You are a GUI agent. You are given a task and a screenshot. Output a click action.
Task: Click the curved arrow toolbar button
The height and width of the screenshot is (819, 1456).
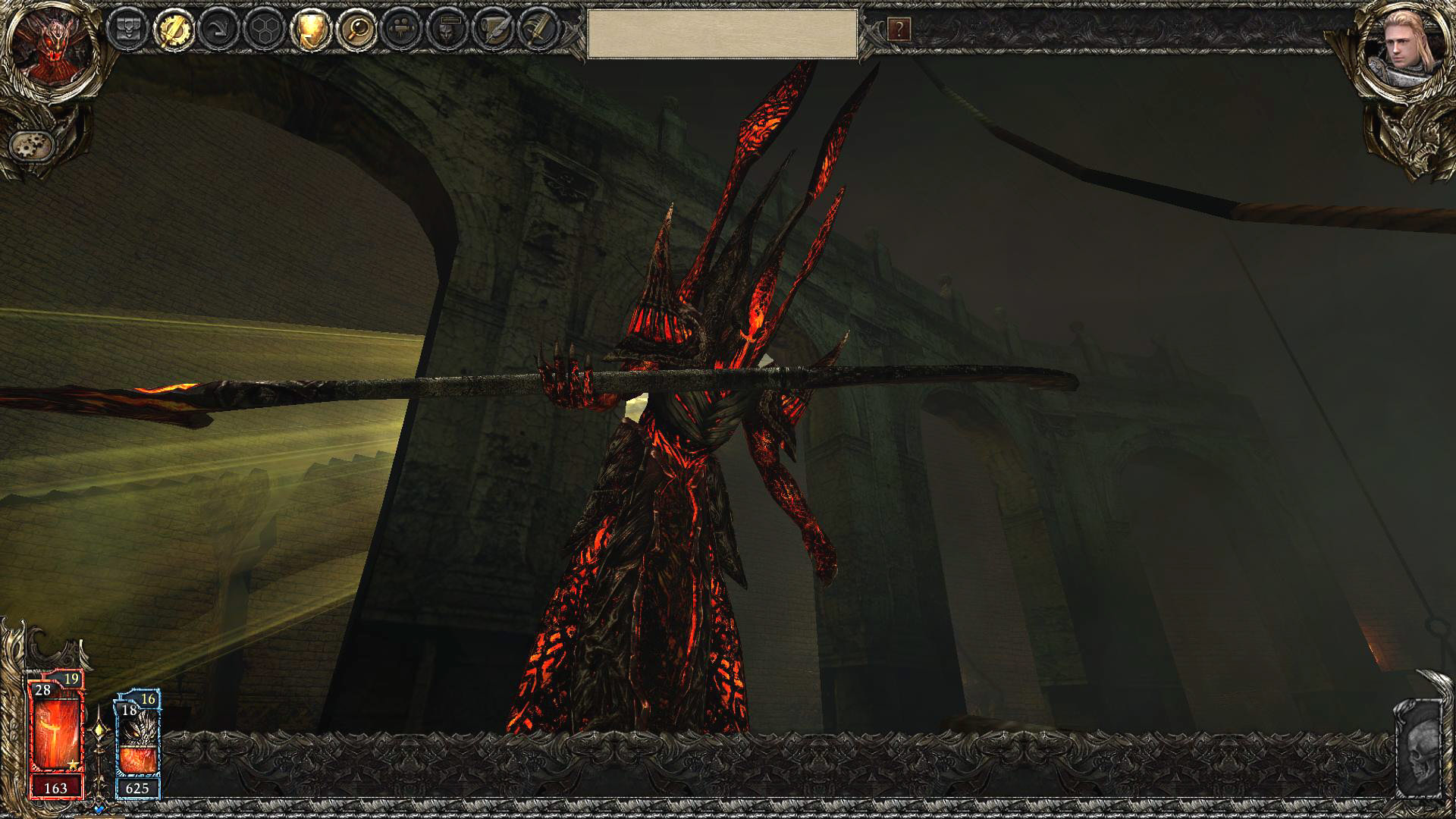click(x=218, y=30)
